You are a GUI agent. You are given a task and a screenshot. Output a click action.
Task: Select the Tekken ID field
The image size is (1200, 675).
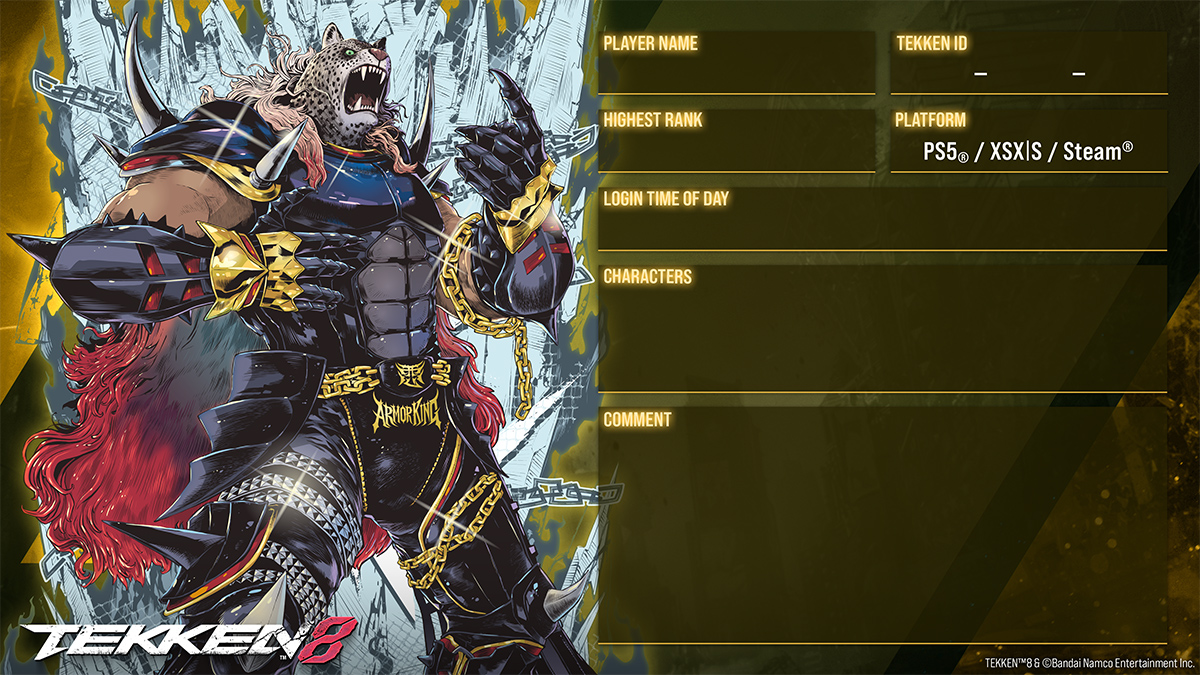point(1028,72)
